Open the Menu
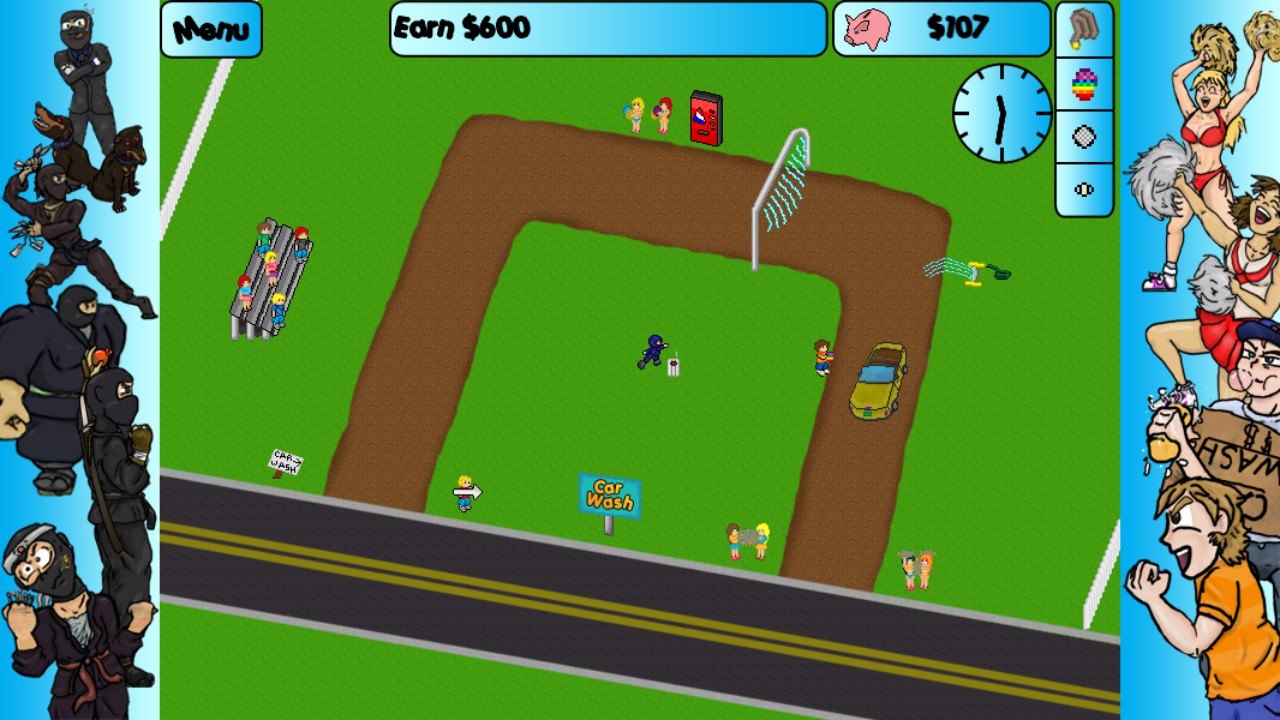This screenshot has height=720, width=1280. click(210, 29)
